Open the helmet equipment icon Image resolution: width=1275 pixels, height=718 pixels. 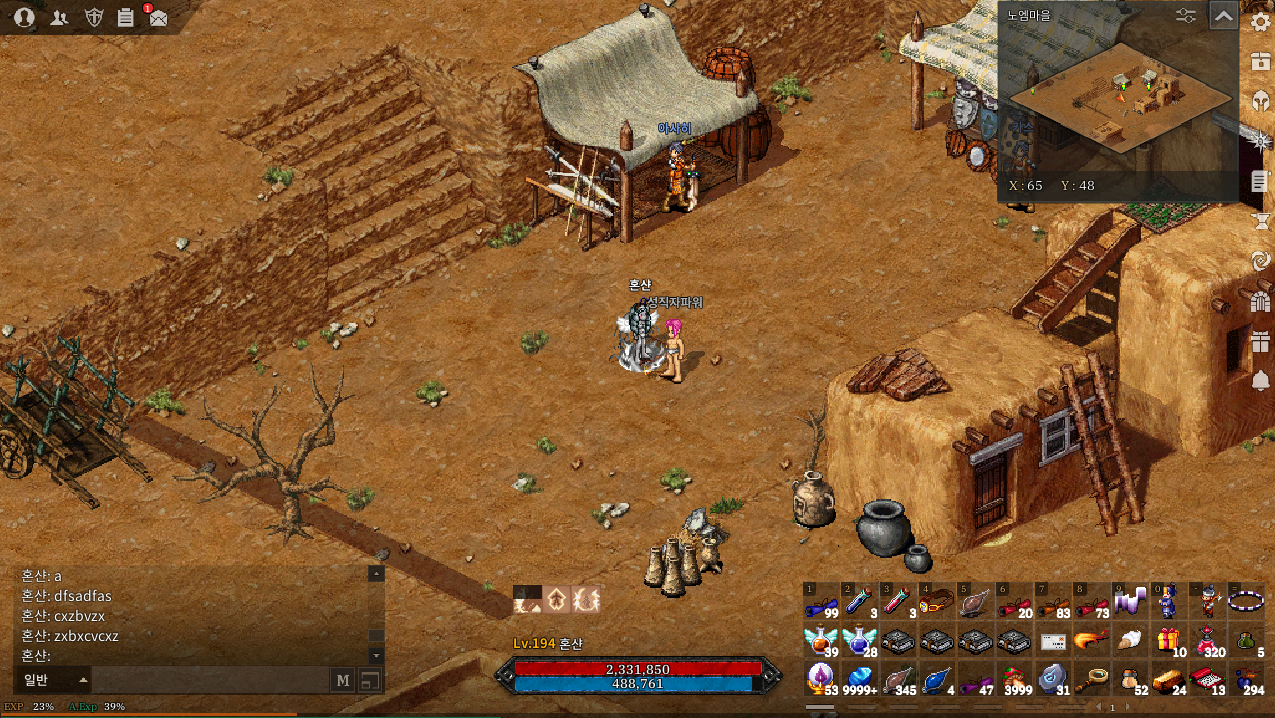coord(1260,101)
